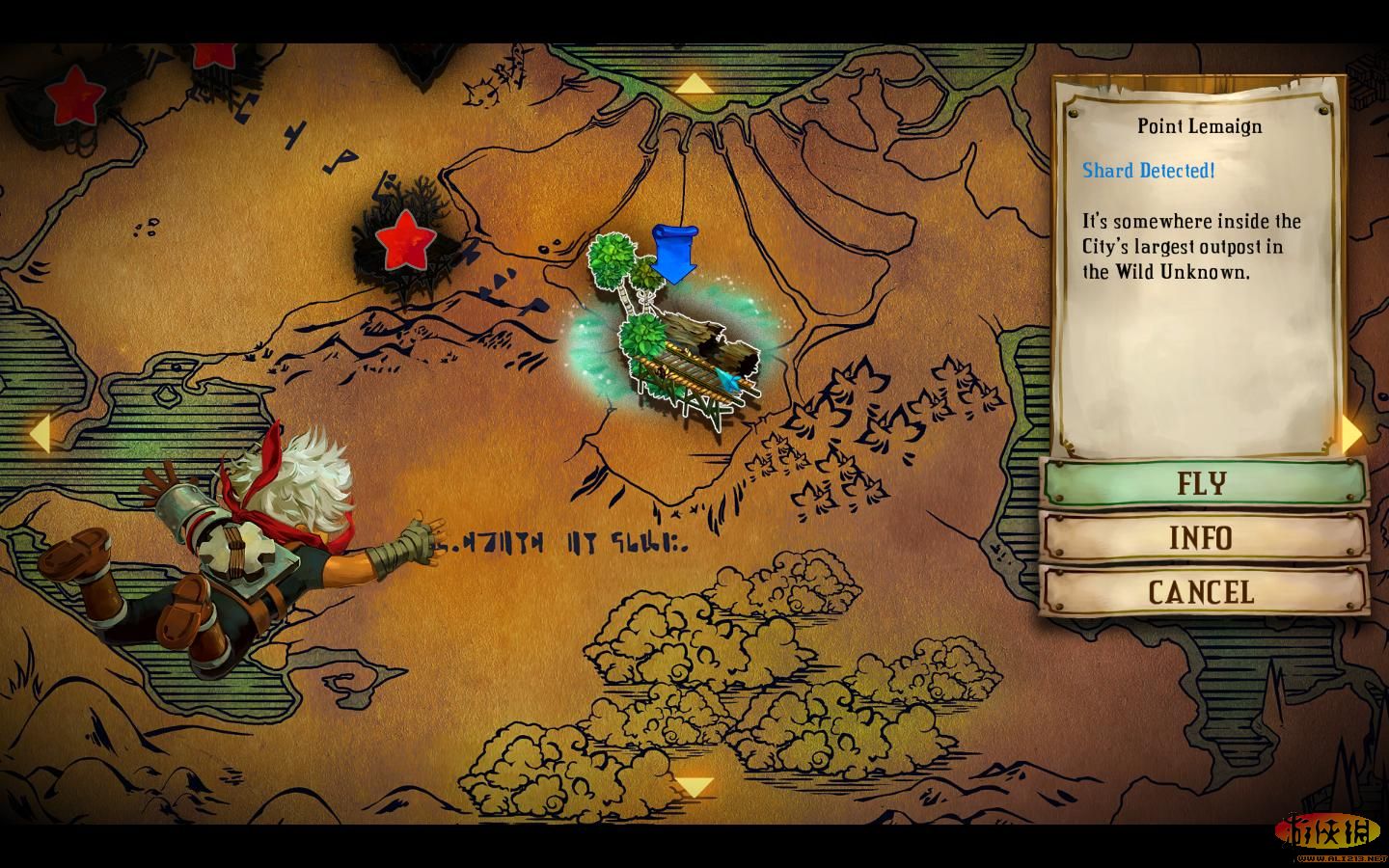Open the INFO for Point Lemaign

(1203, 537)
